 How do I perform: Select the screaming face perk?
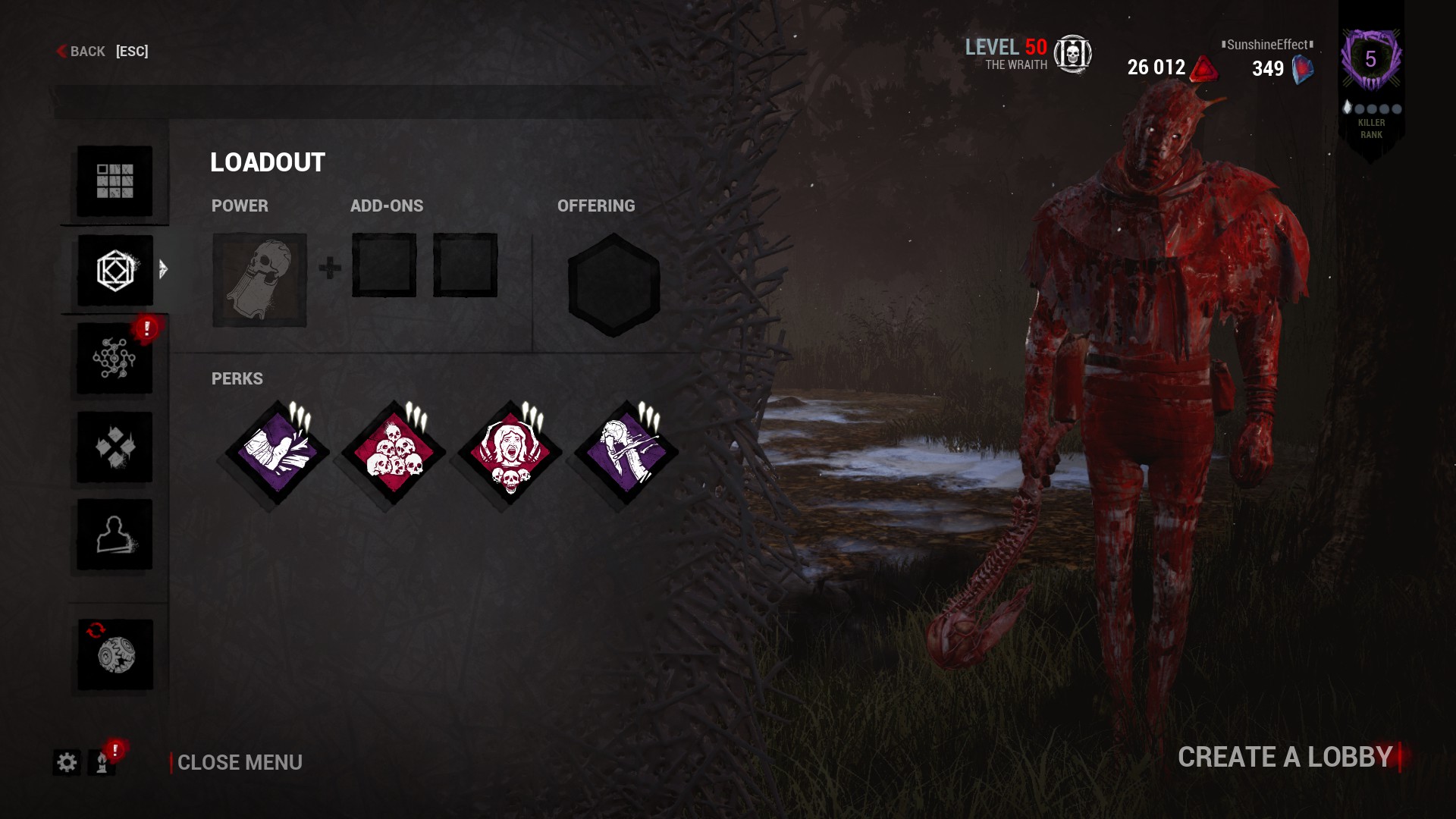point(510,454)
